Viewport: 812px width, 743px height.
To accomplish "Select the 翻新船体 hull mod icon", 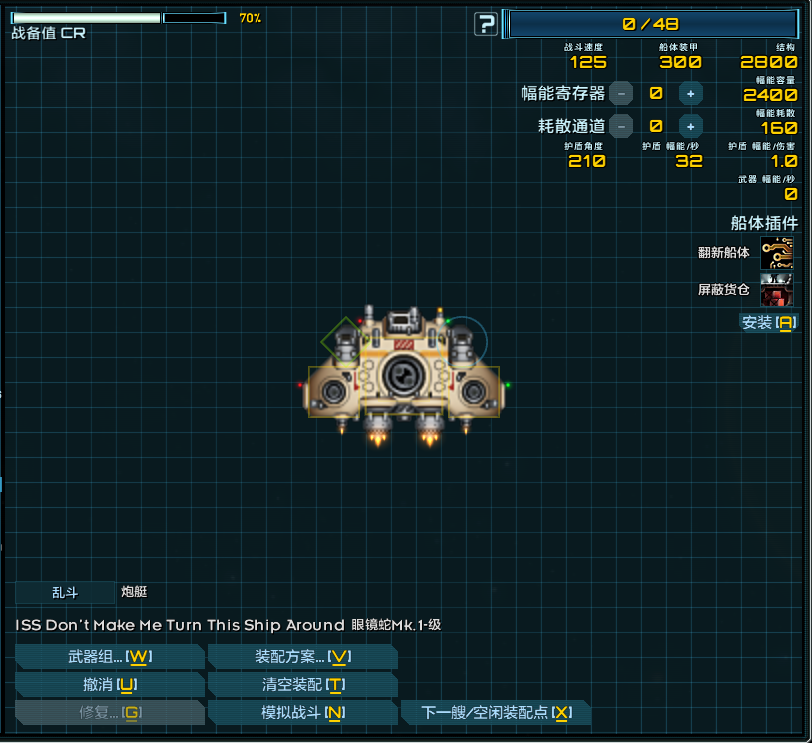I will [x=777, y=253].
